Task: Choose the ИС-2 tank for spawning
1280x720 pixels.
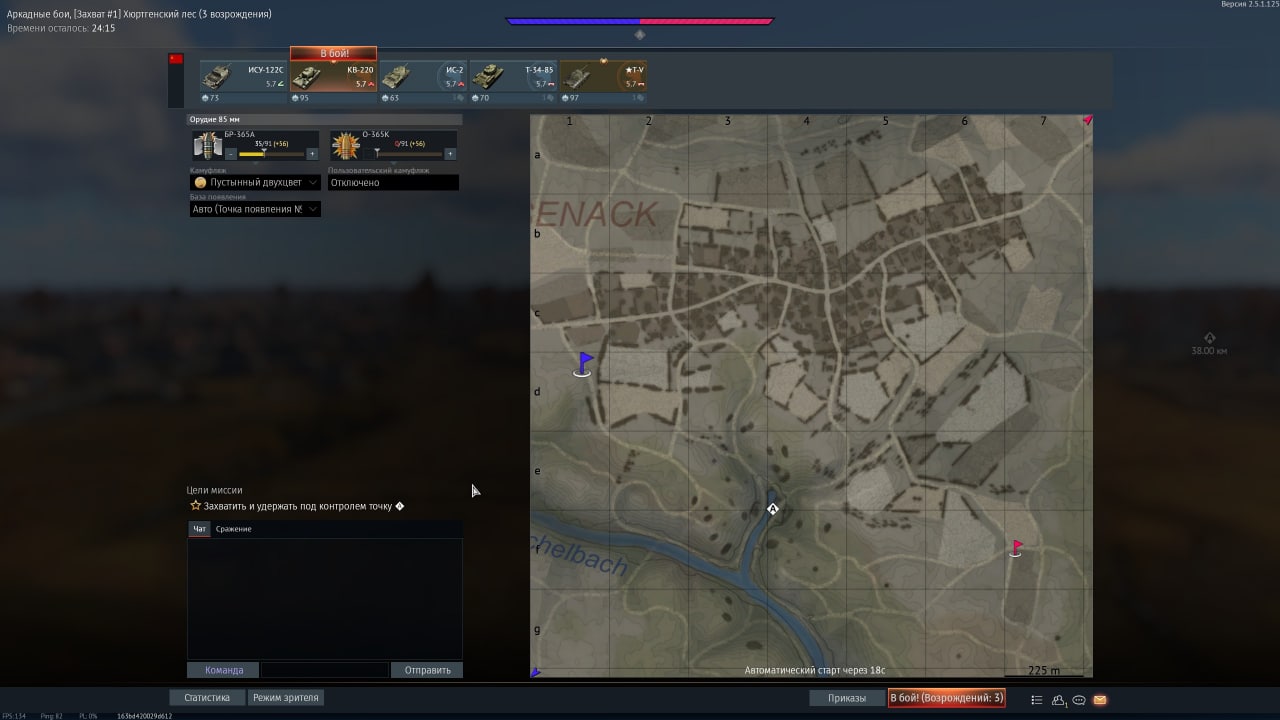Action: pyautogui.click(x=423, y=77)
